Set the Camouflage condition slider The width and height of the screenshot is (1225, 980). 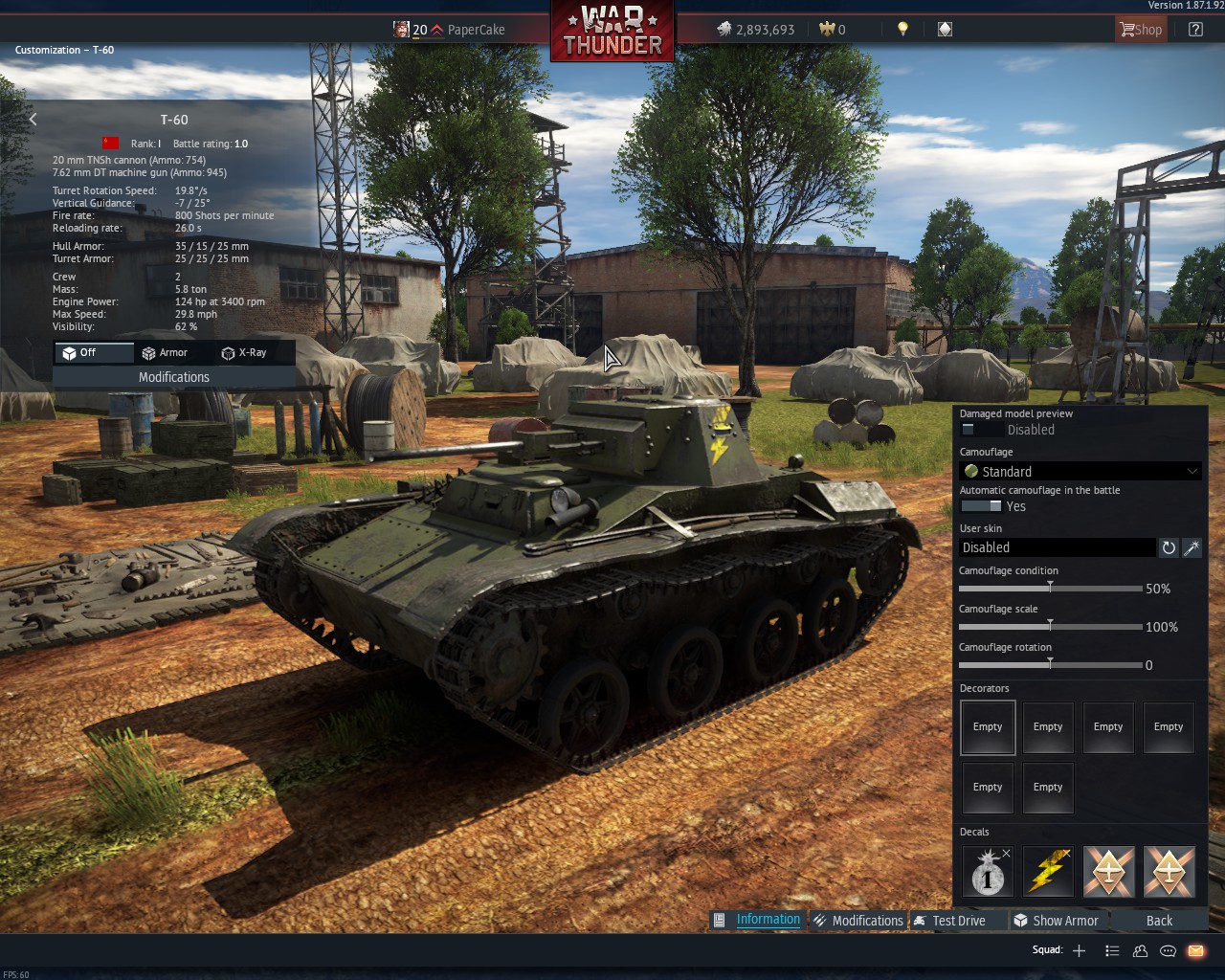pos(1050,588)
